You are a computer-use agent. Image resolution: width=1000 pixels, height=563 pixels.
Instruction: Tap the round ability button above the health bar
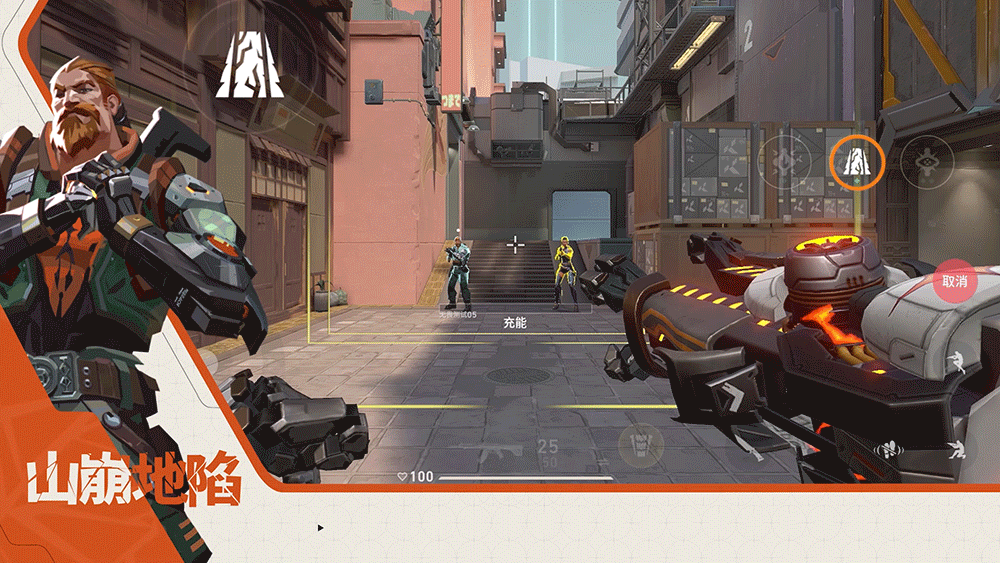tap(639, 442)
